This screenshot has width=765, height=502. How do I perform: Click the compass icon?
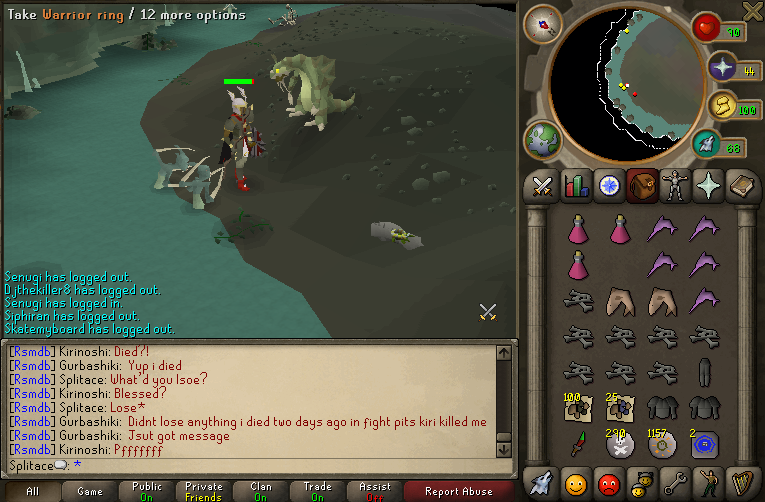[543, 24]
